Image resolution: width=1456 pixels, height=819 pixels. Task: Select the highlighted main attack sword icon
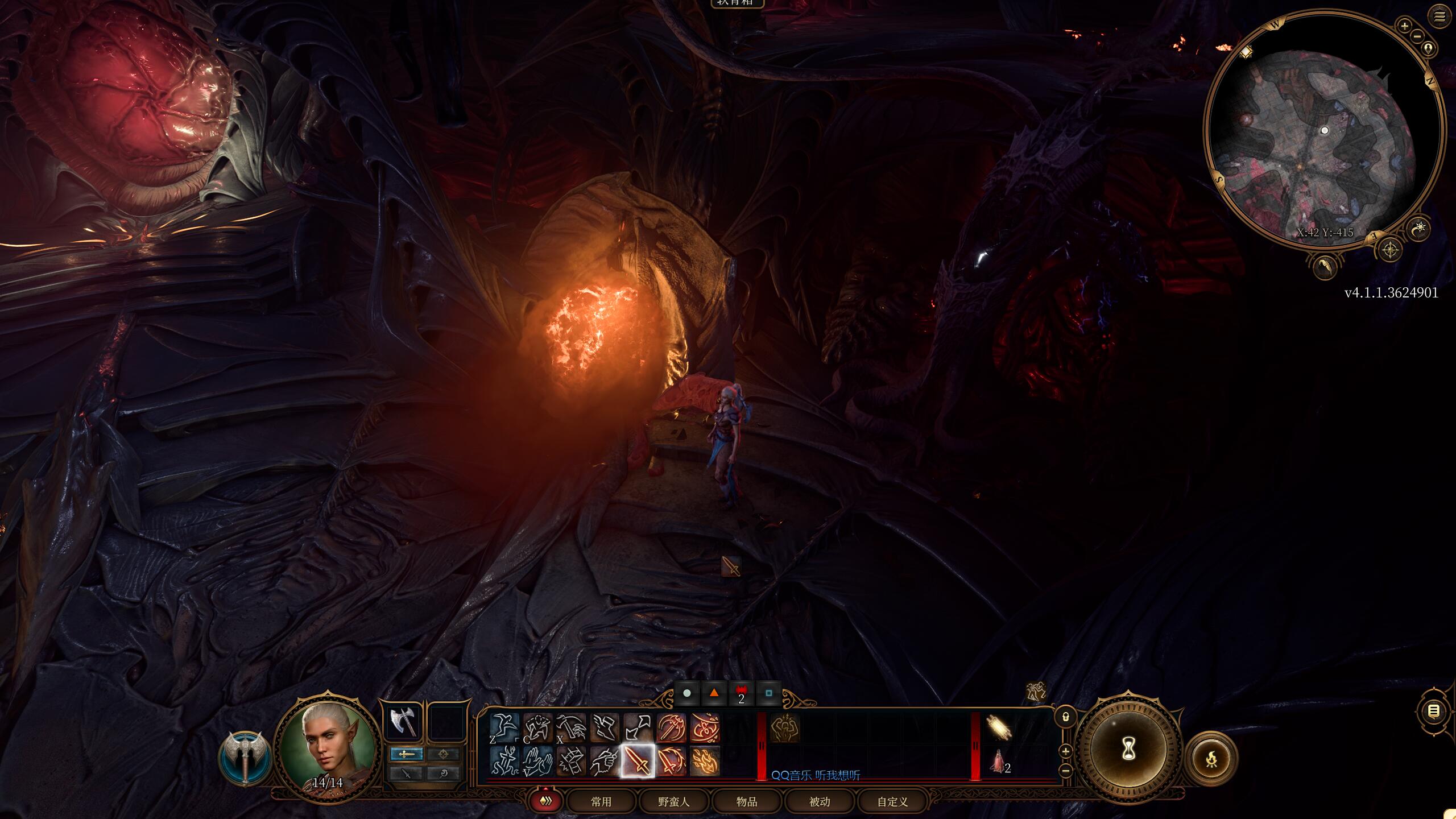point(638,760)
